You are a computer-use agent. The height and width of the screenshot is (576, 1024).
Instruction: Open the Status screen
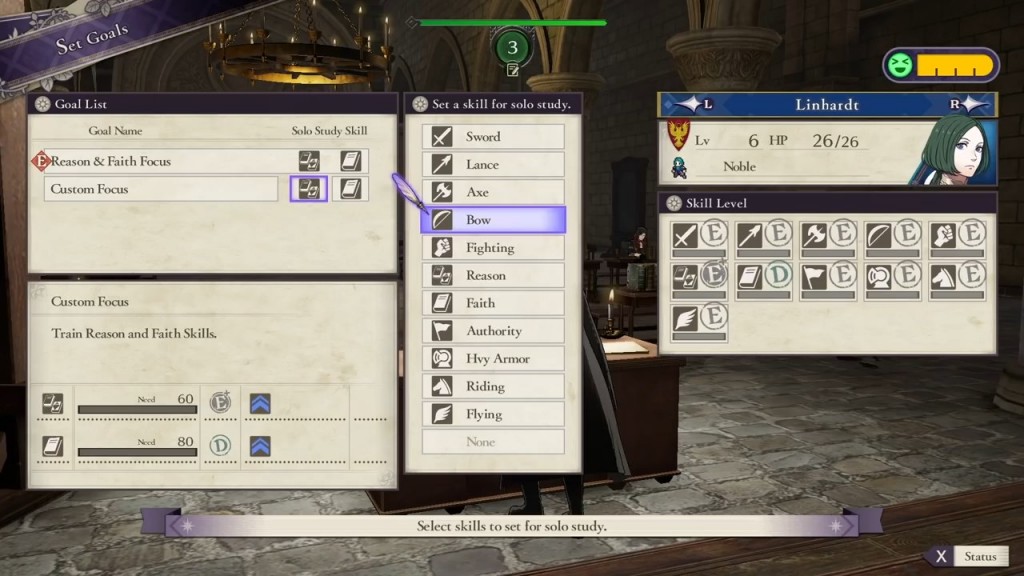coord(969,557)
